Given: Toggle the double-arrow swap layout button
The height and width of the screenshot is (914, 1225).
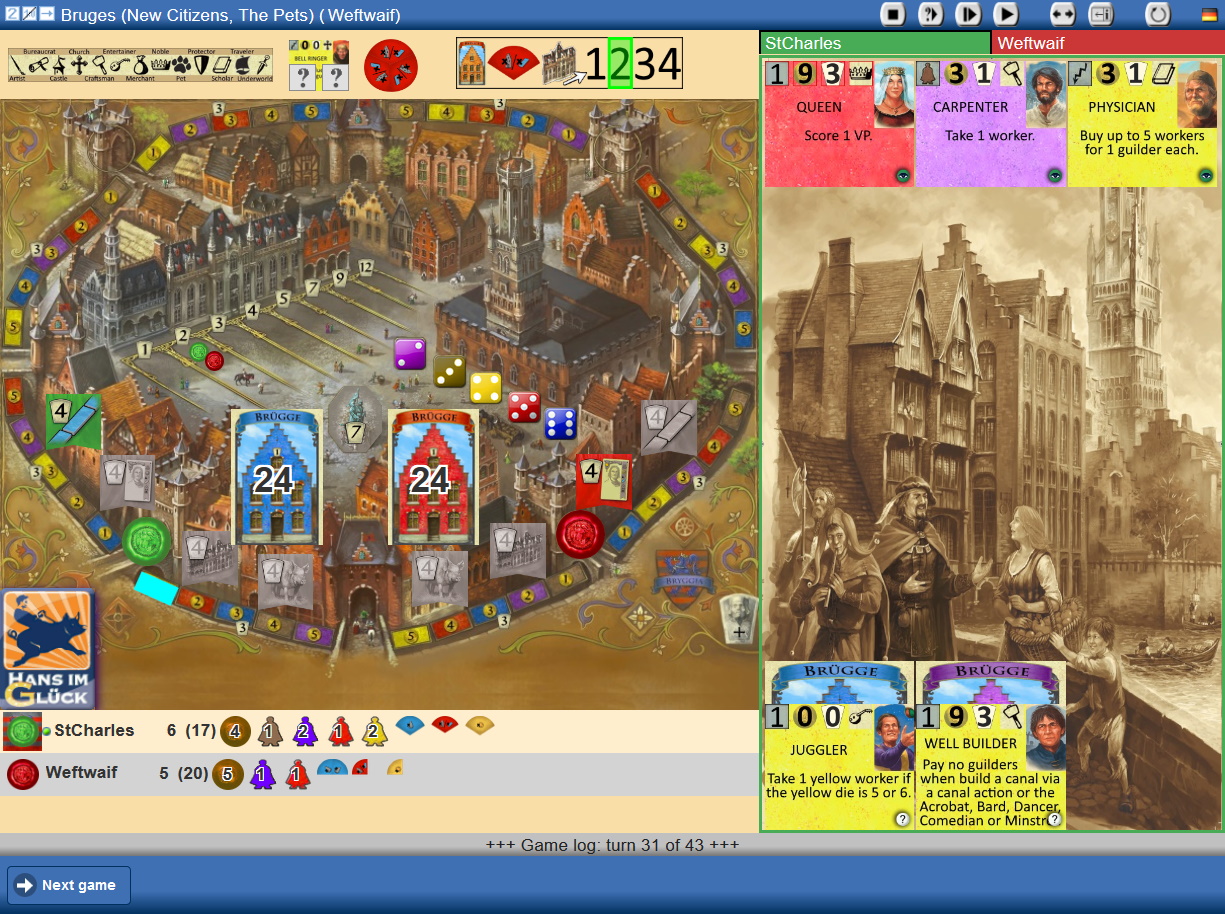Looking at the screenshot, I should tap(1062, 14).
